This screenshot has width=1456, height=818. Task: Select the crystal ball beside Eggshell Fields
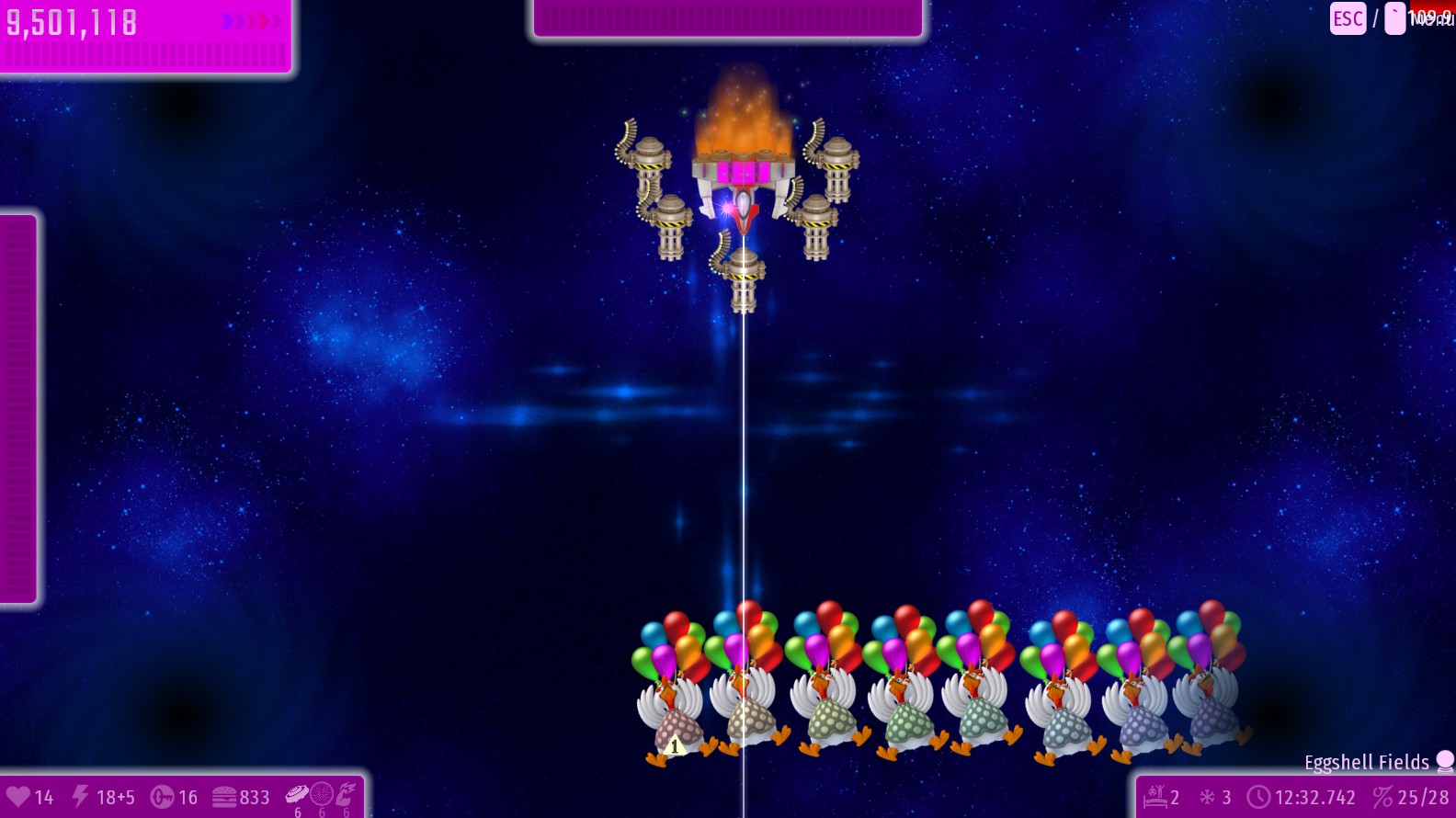tap(1445, 761)
